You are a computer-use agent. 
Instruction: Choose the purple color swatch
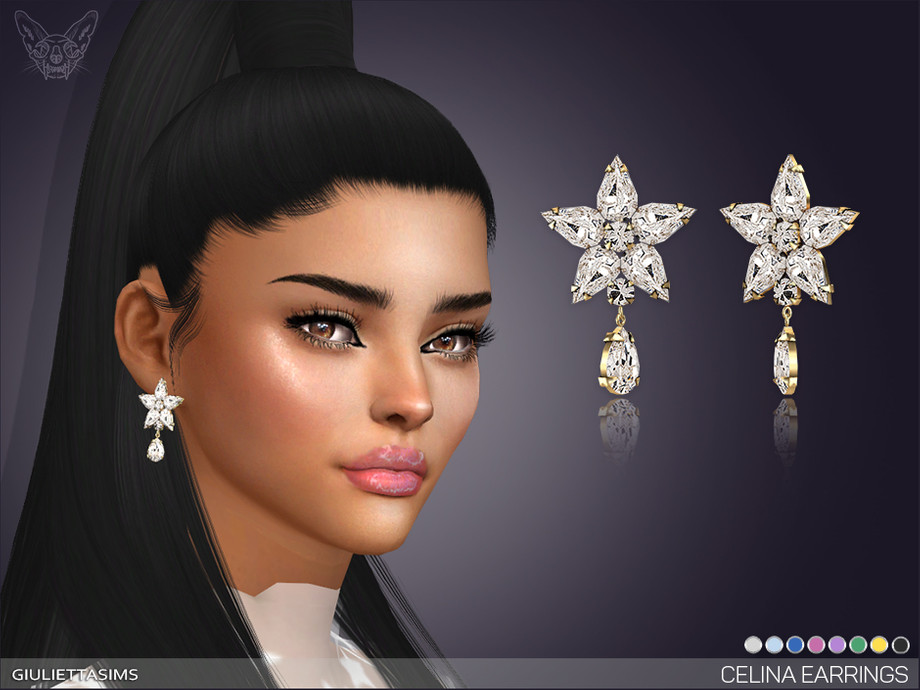click(837, 645)
